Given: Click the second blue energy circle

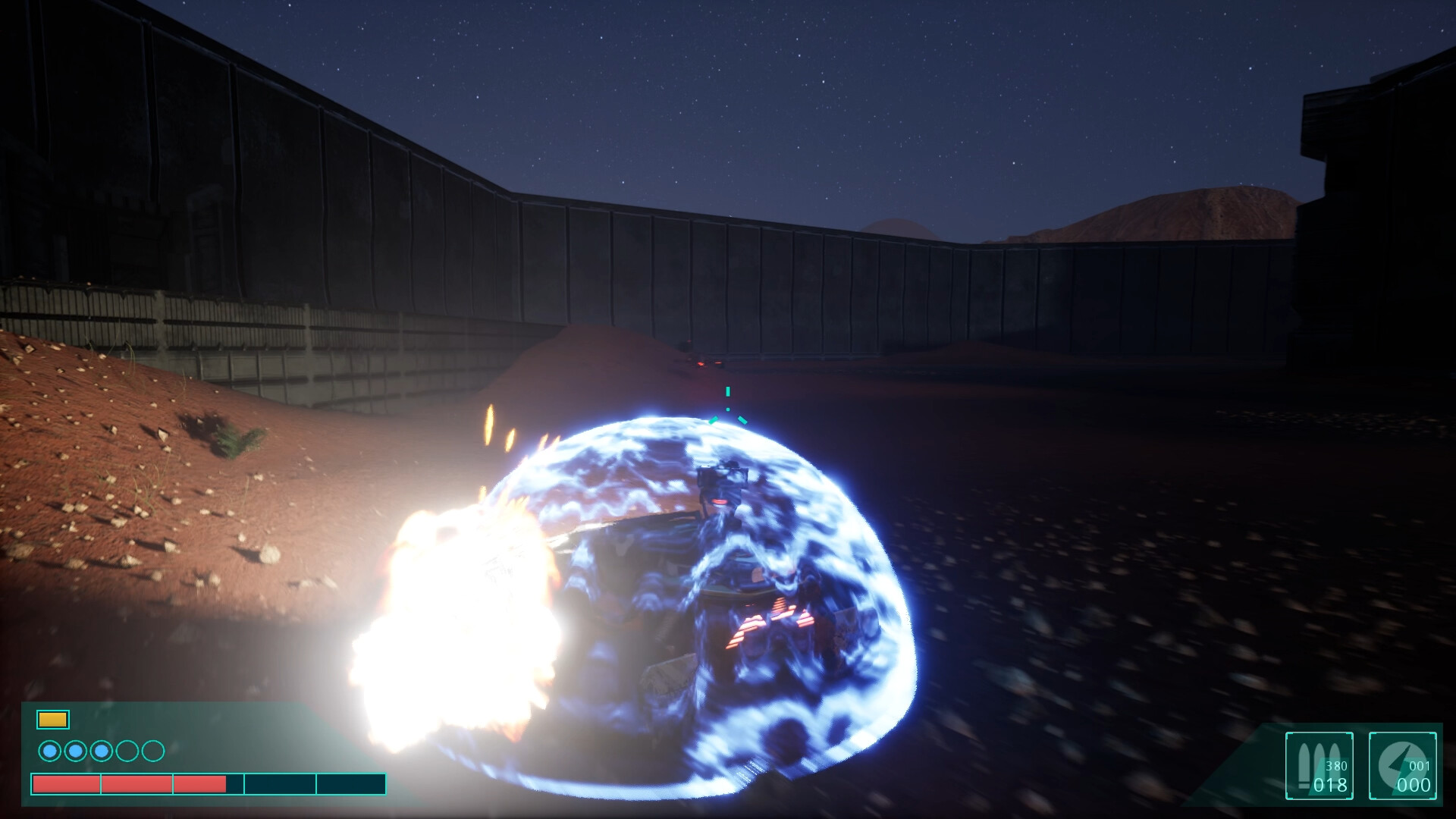Looking at the screenshot, I should click(x=75, y=751).
